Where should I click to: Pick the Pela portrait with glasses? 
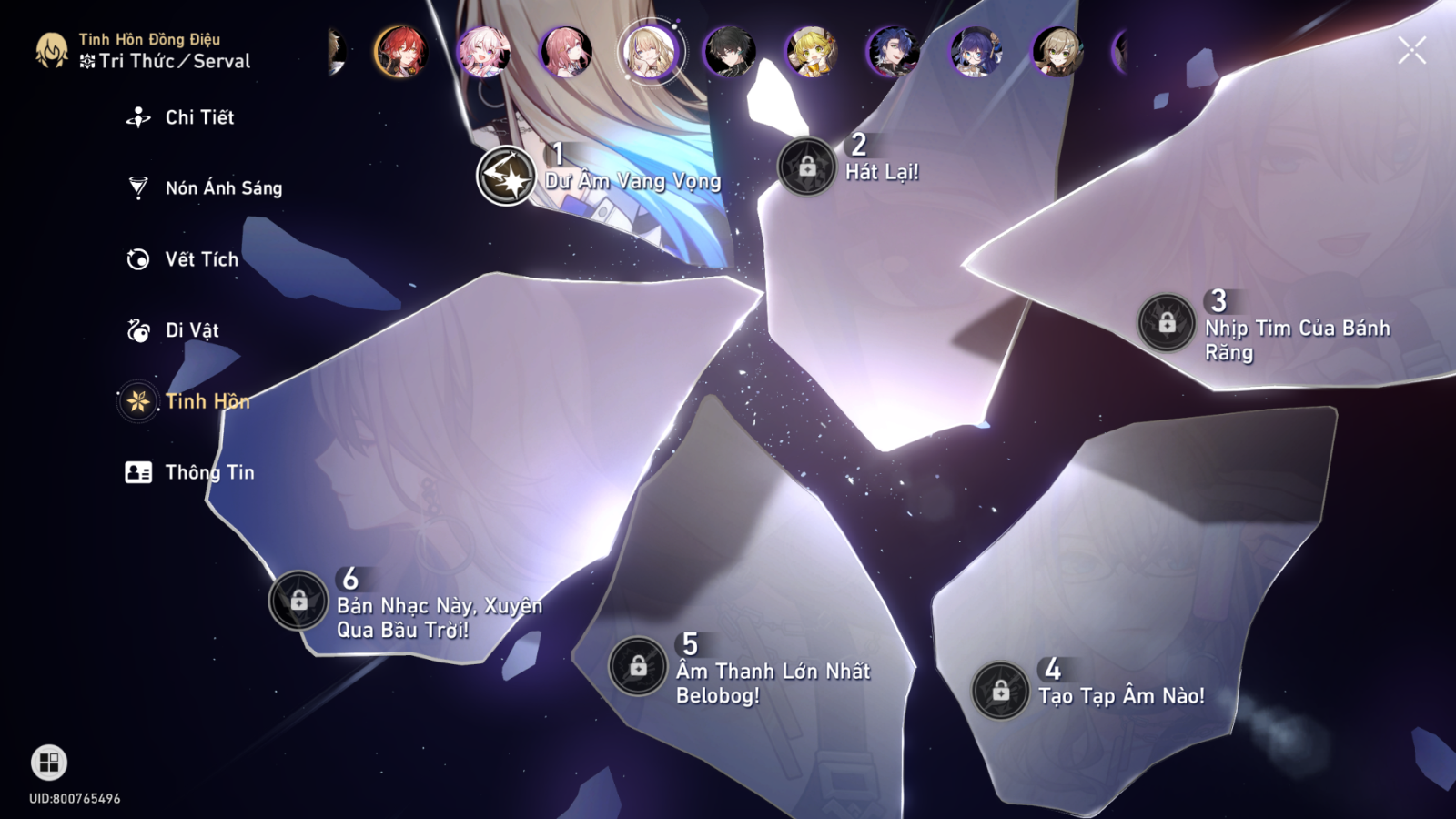click(976, 51)
